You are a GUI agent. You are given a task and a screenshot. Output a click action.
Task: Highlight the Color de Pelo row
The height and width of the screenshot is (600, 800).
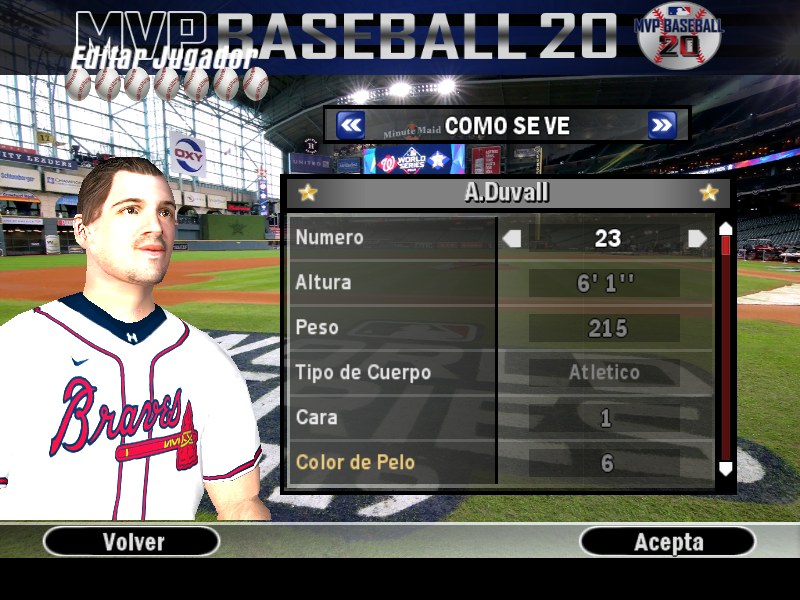[392, 462]
